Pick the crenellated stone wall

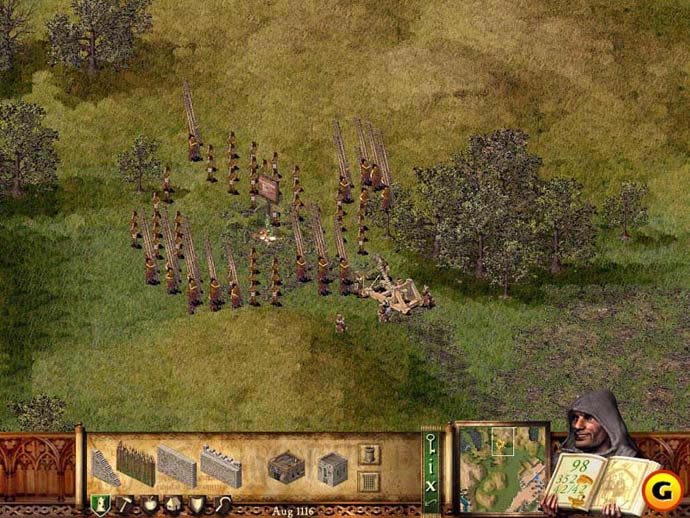pyautogui.click(x=220, y=466)
